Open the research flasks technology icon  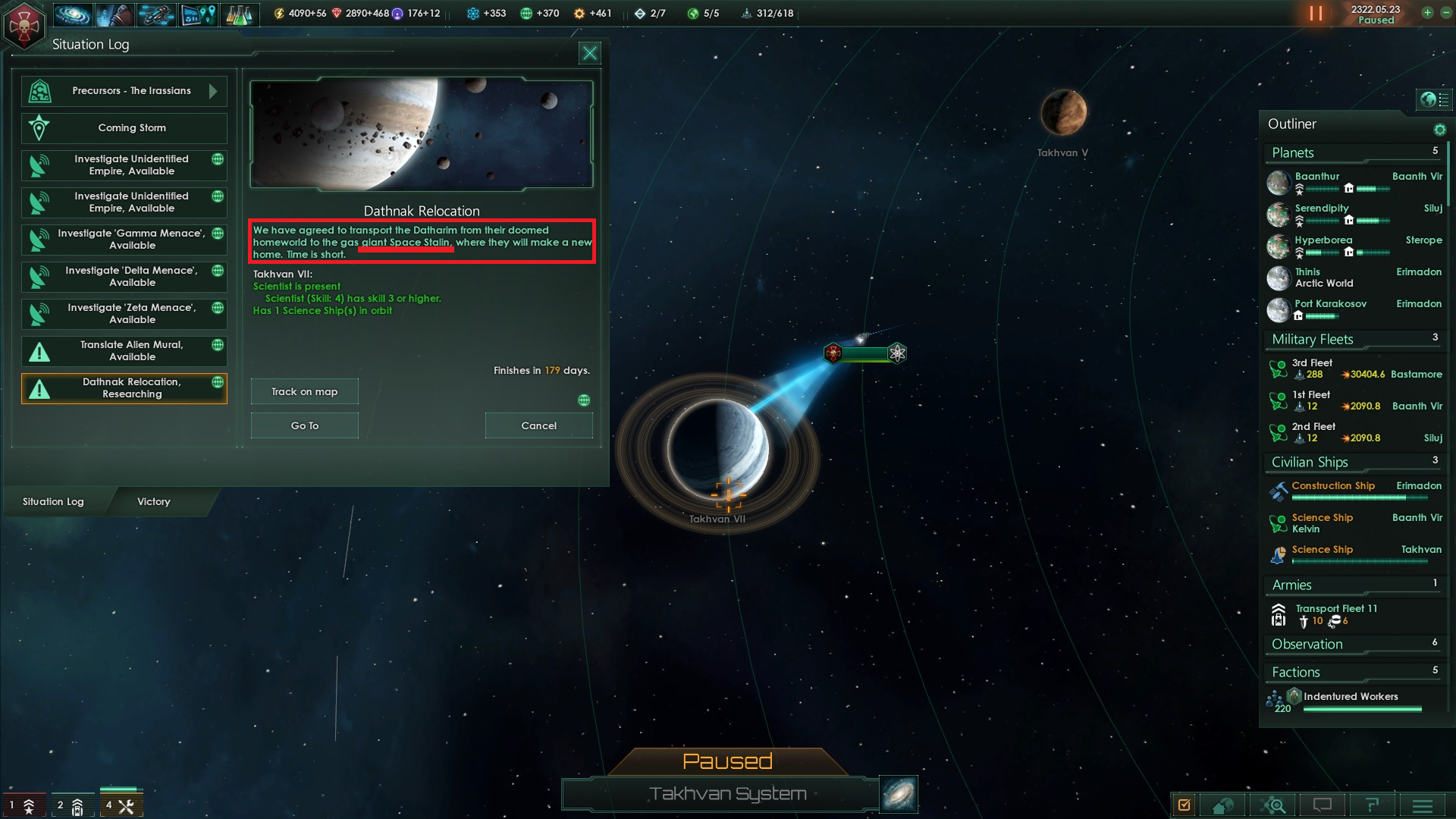(x=239, y=14)
